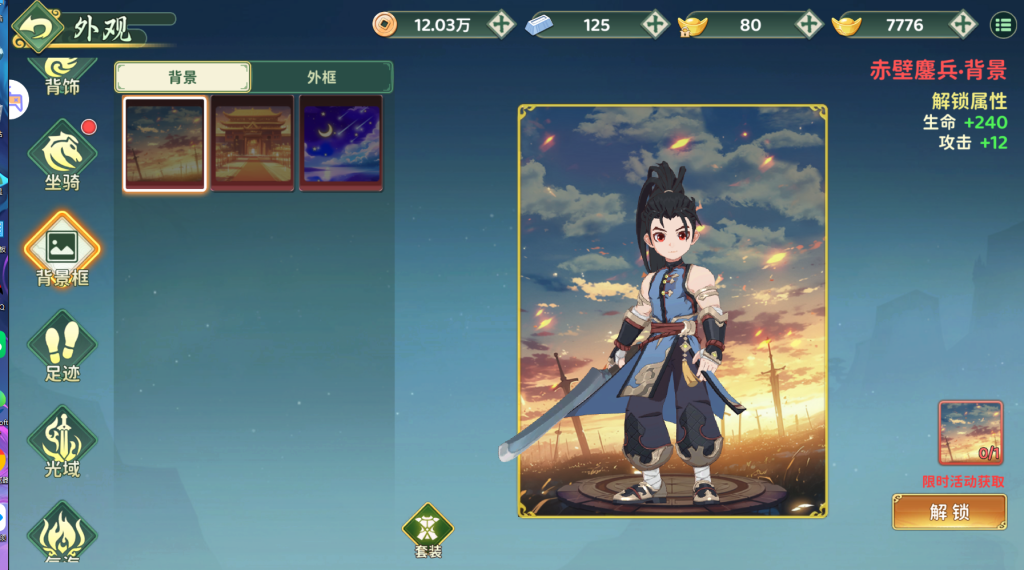Select the palace gate background thumbnail
The image size is (1024, 570).
253,143
